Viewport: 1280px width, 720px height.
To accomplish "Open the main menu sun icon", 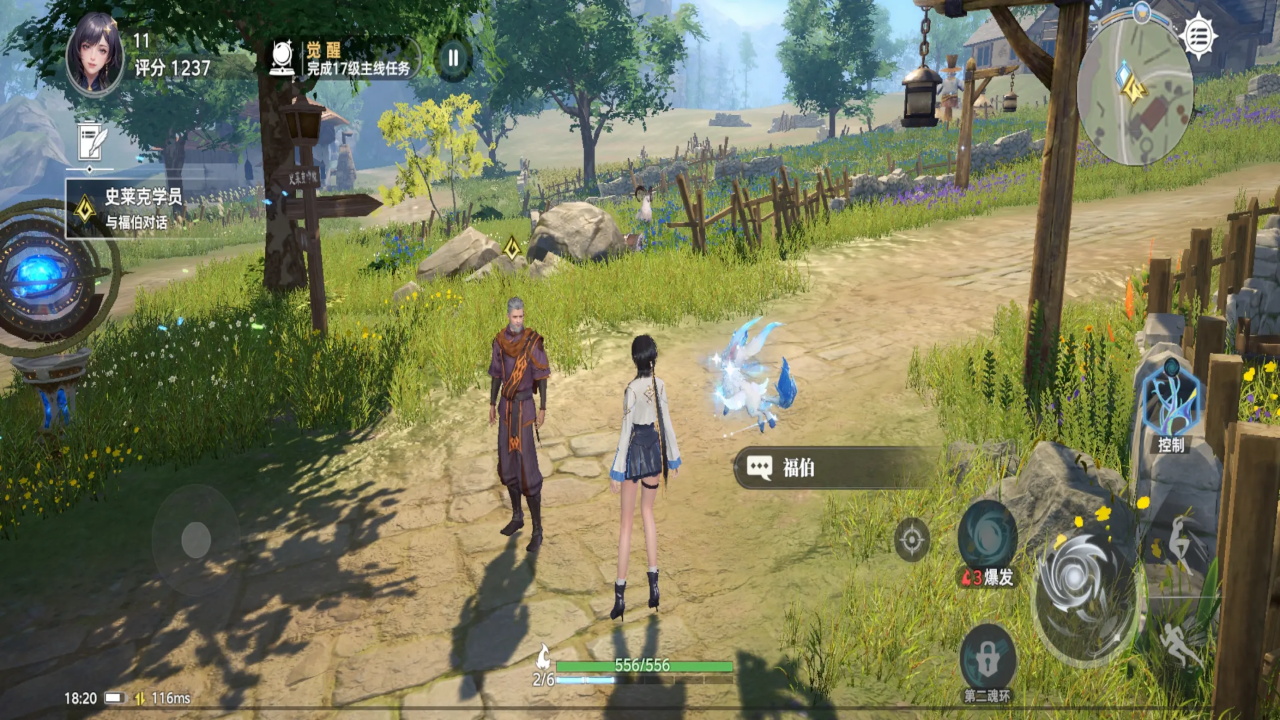I will coord(1198,36).
